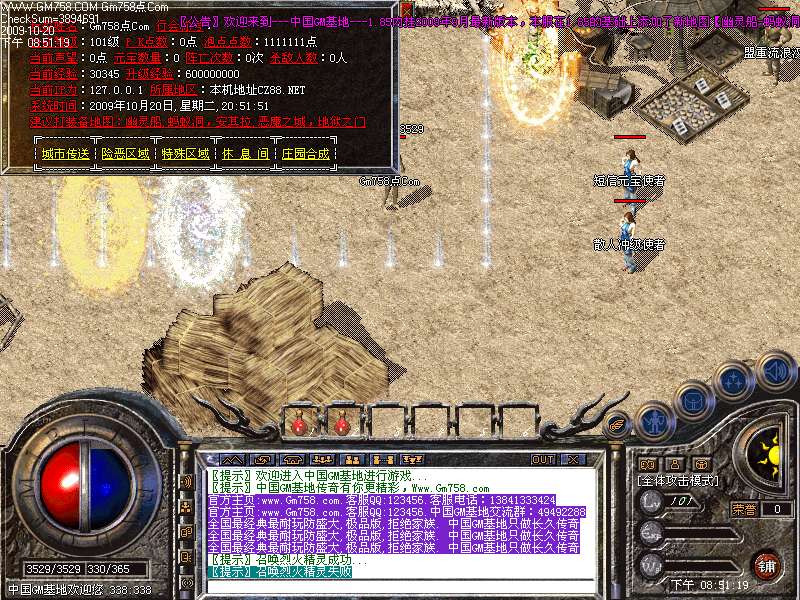Click the small winged orange round button
The height and width of the screenshot is (600, 800).
click(x=619, y=423)
